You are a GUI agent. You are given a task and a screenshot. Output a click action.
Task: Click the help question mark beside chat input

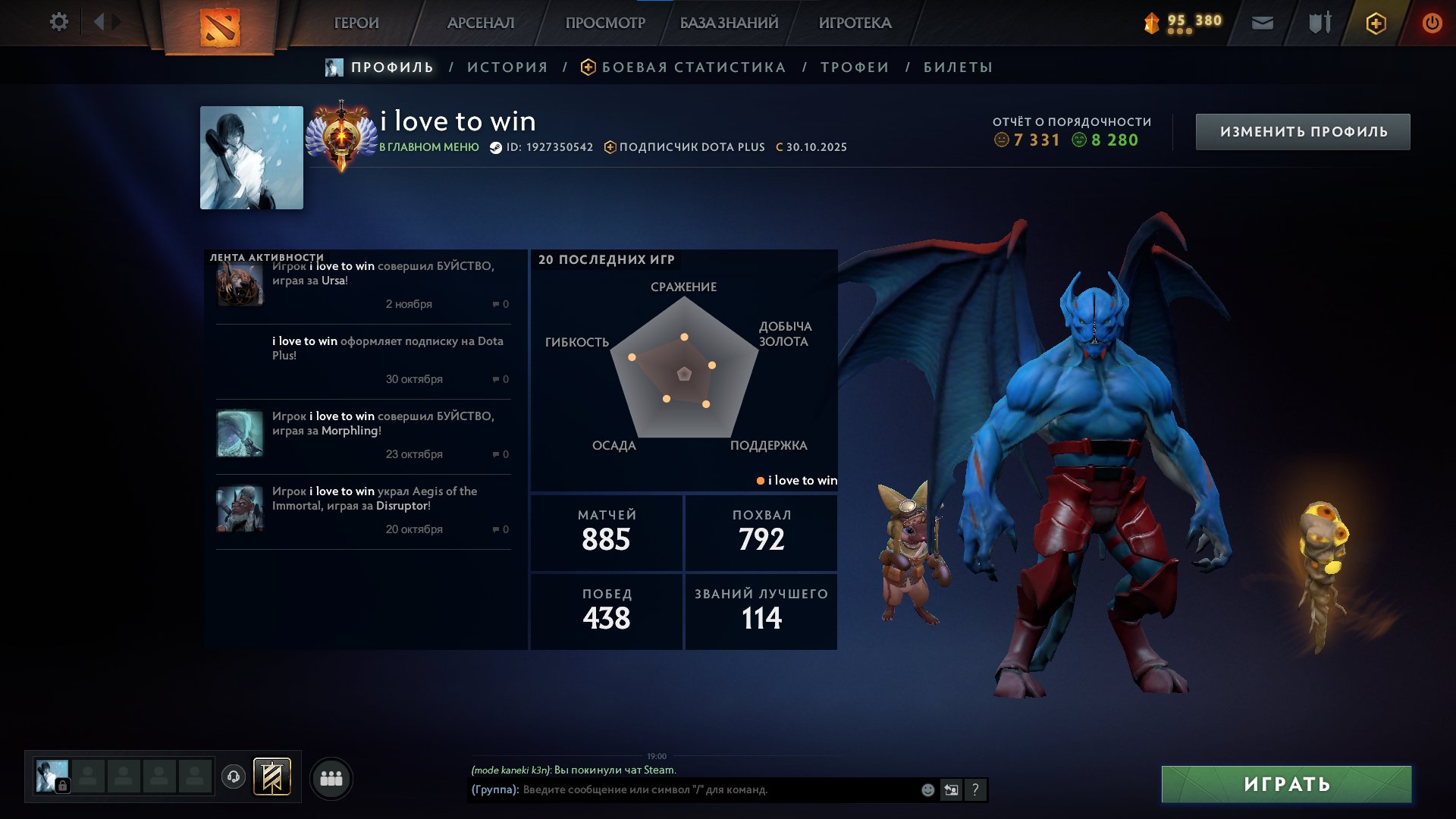tap(975, 790)
